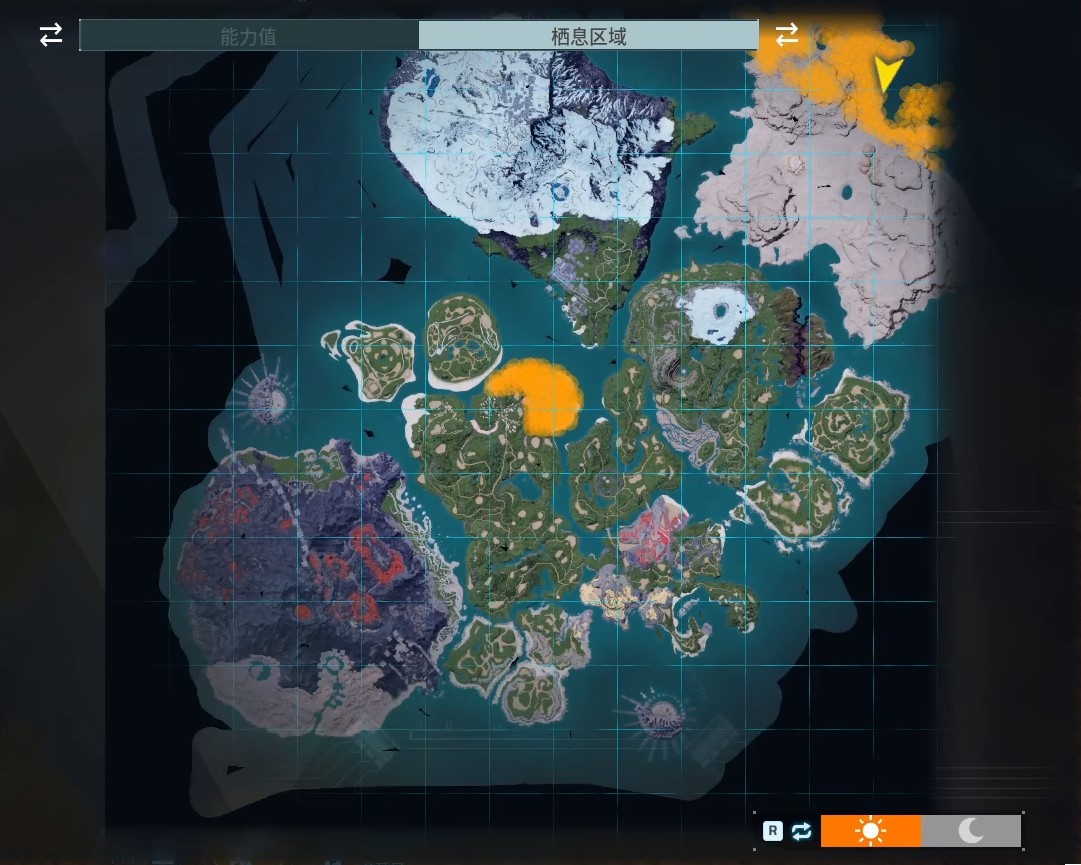
Task: Select the 栖息区域 habitat tab
Action: coord(588,36)
